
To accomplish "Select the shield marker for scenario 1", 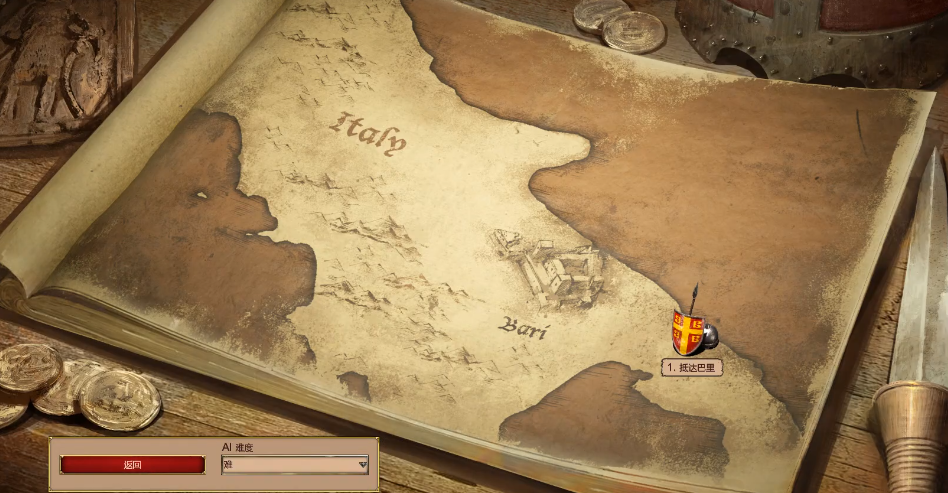I will [x=689, y=332].
